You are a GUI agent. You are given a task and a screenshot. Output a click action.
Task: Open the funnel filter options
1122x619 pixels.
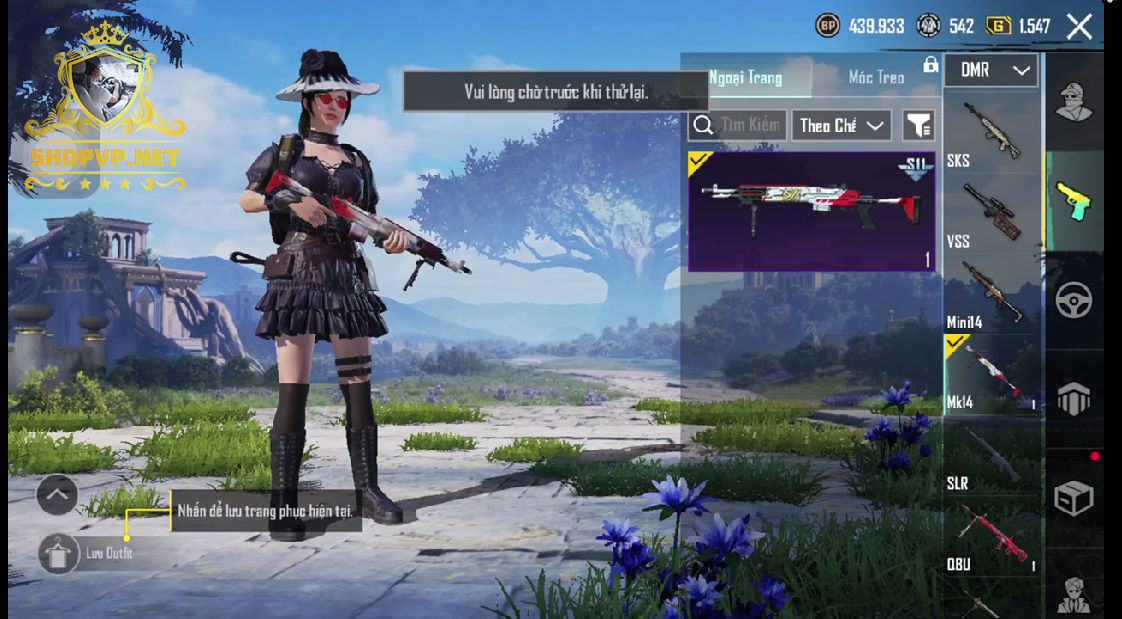(x=918, y=125)
